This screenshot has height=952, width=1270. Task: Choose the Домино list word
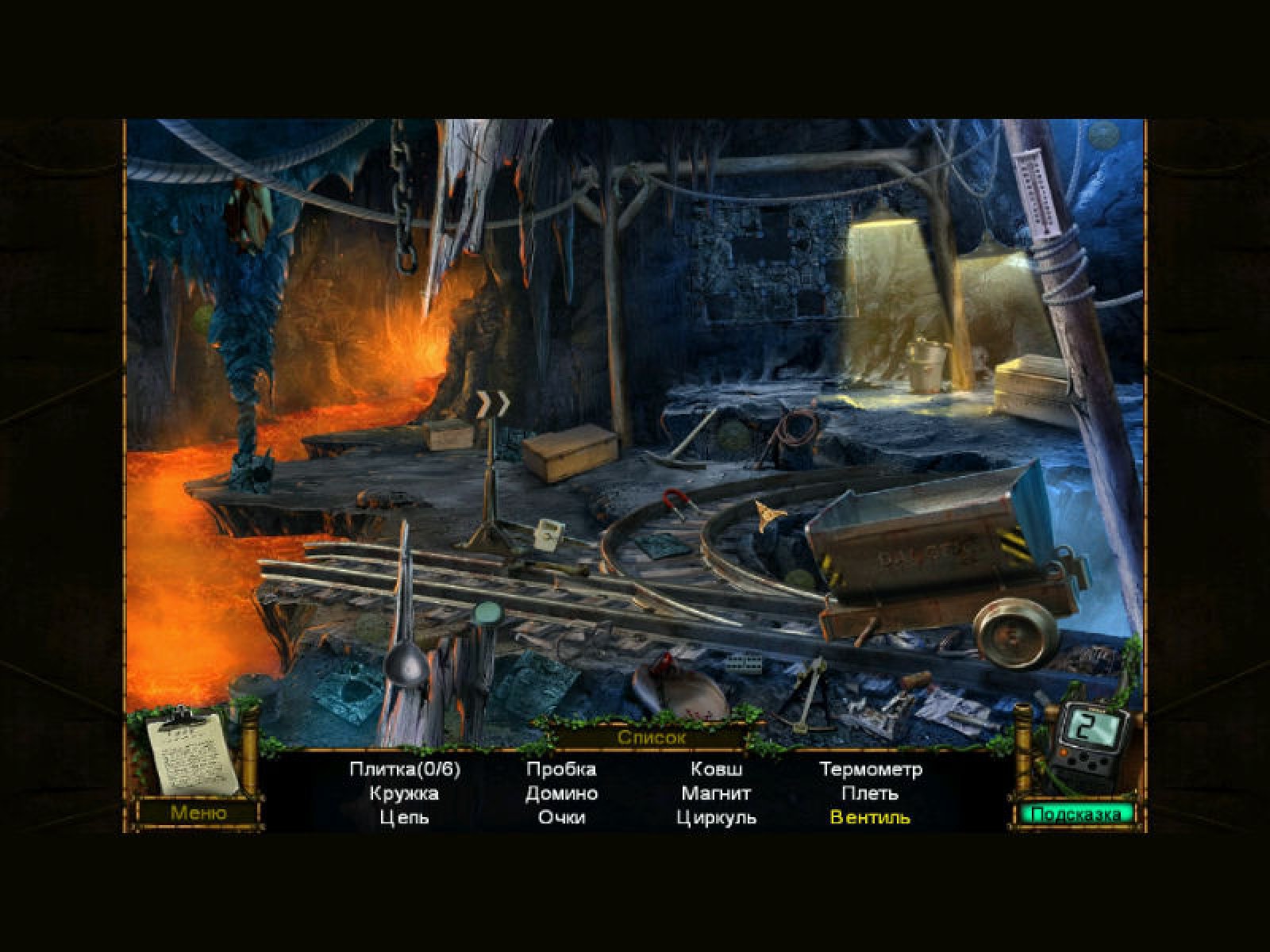[x=561, y=793]
